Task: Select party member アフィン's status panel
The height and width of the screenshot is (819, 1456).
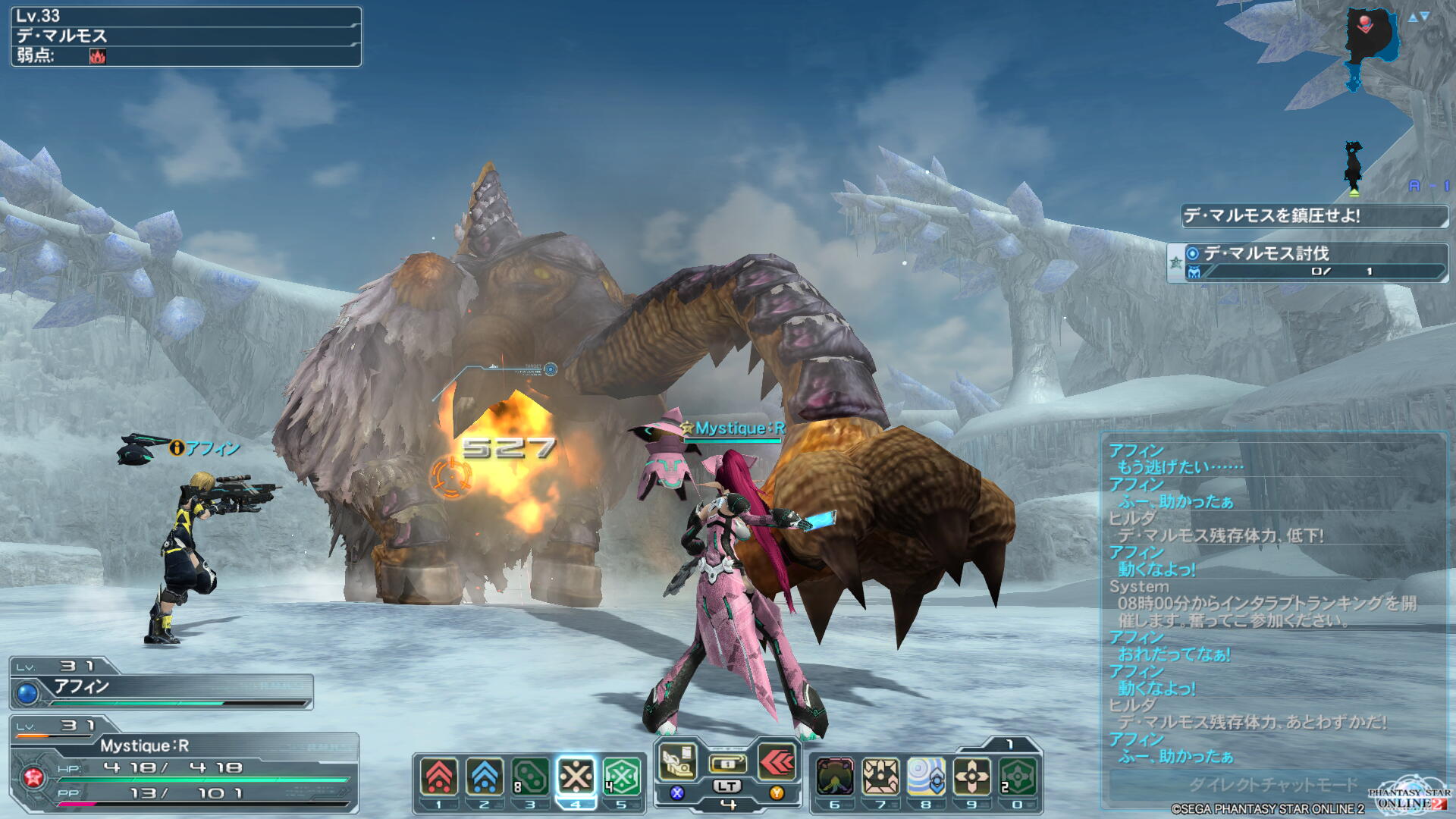Action: tap(161, 685)
